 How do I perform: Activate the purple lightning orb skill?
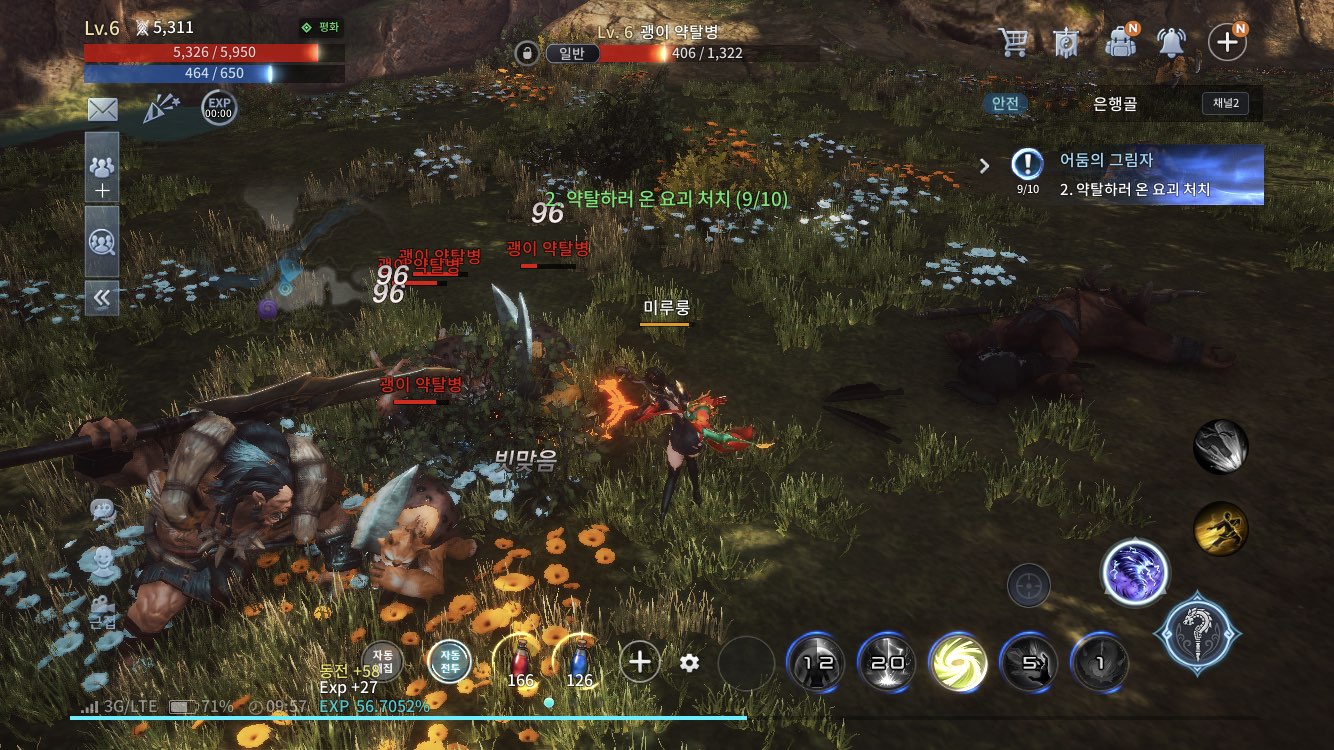tap(1135, 574)
